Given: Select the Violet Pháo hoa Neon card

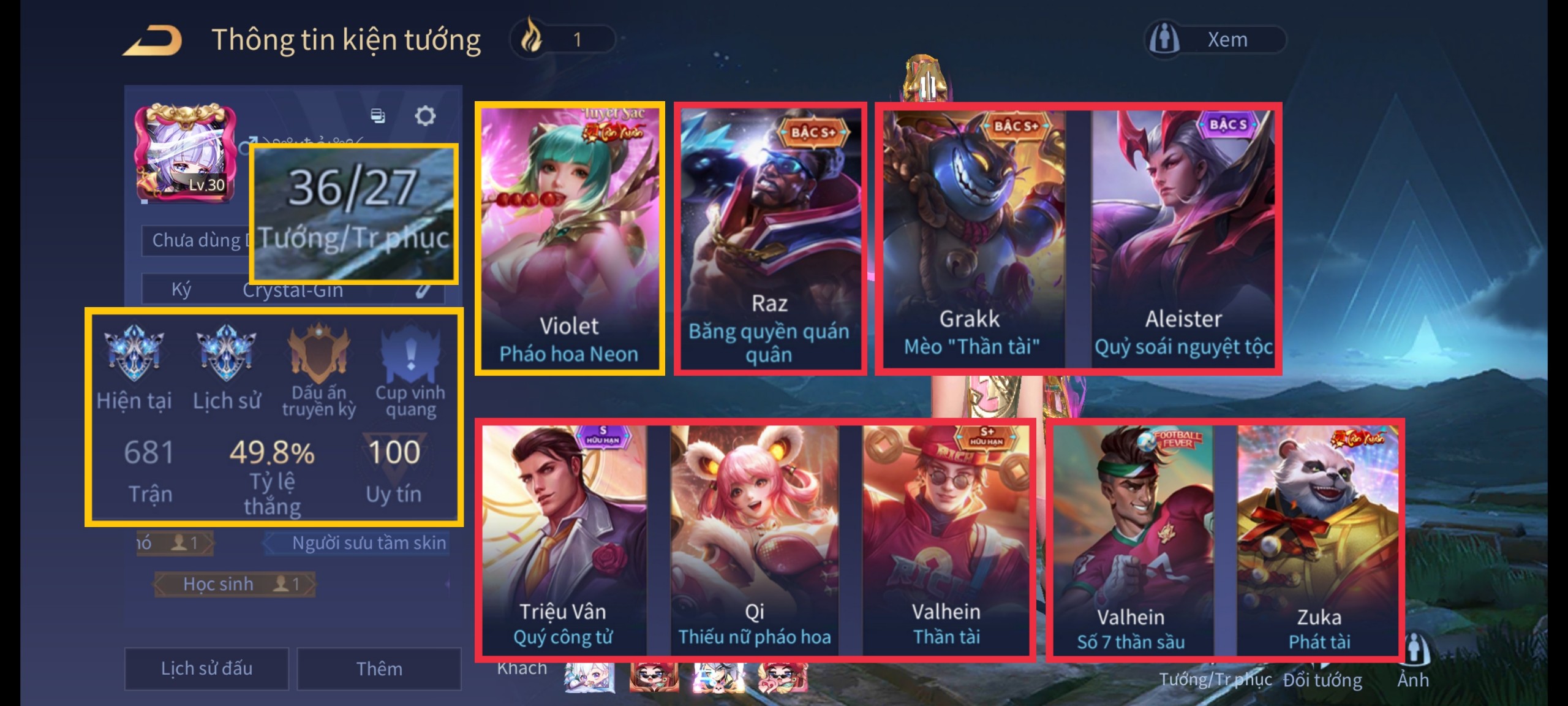Looking at the screenshot, I should click(x=569, y=238).
